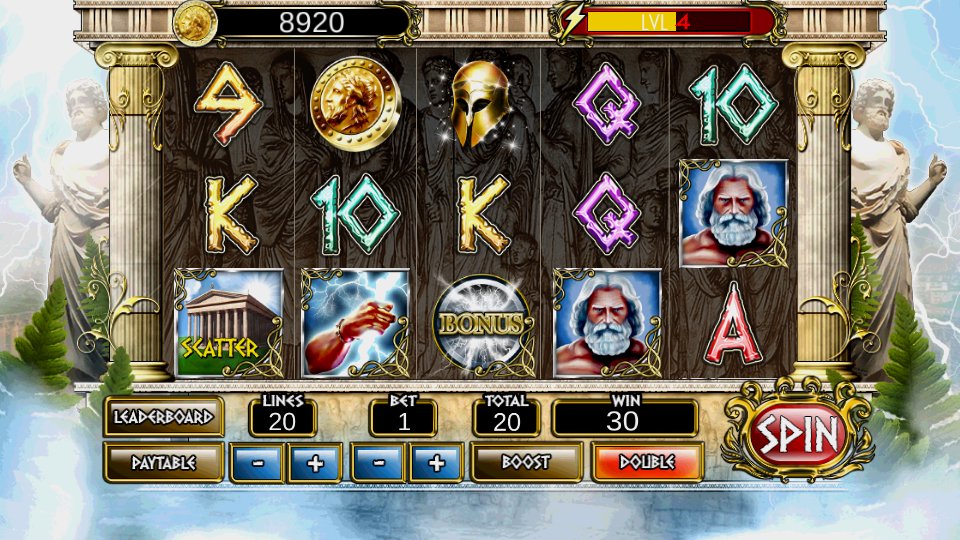Activate the Boost button
The image size is (960, 540).
click(x=526, y=462)
